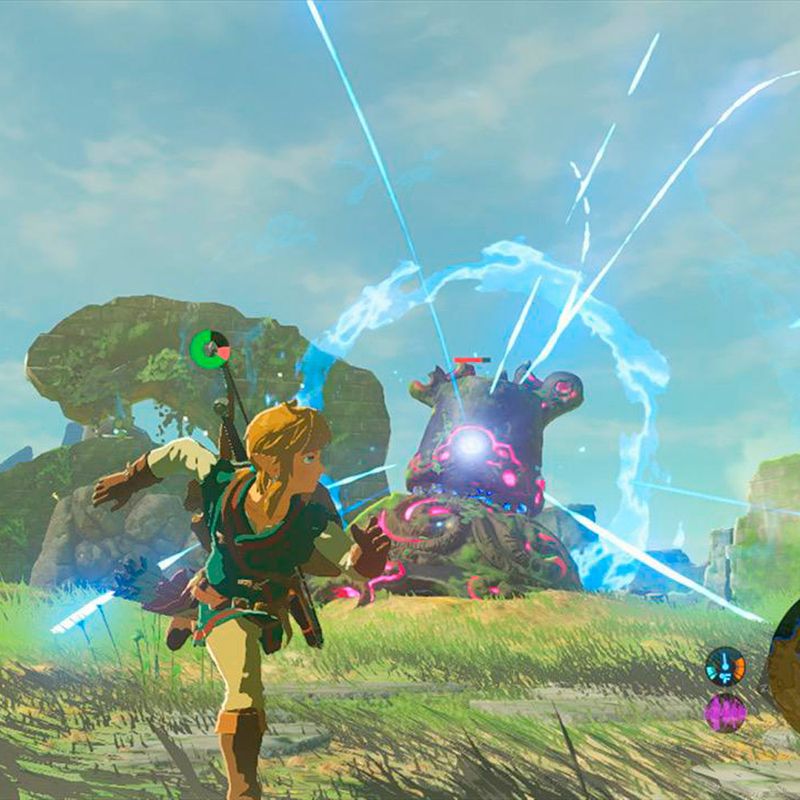Select the purple noise meter icon
The height and width of the screenshot is (800, 800).
tap(725, 712)
